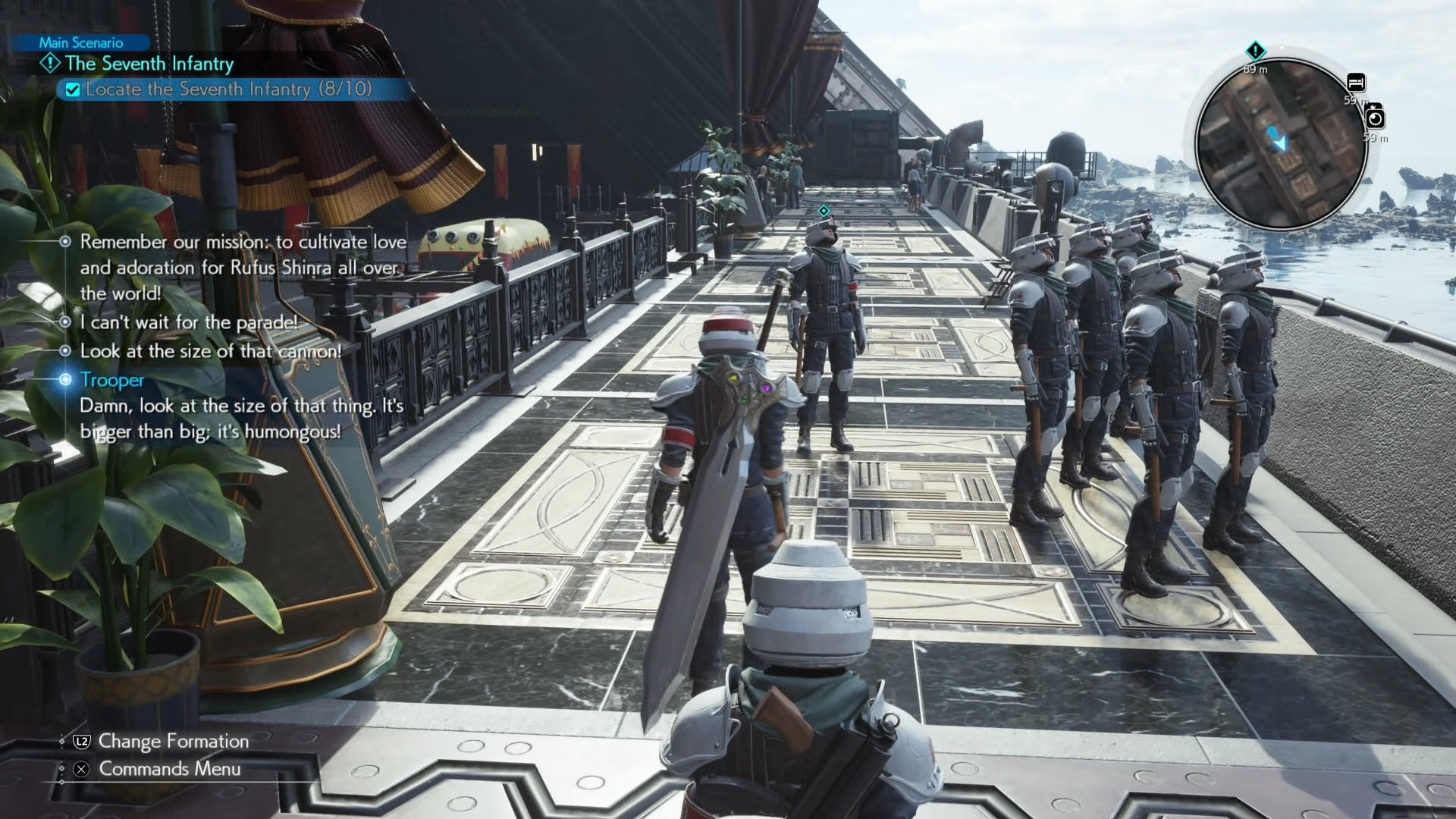1456x819 pixels.
Task: Open The Seventh Infantry quest tracker
Action: pyautogui.click(x=149, y=64)
